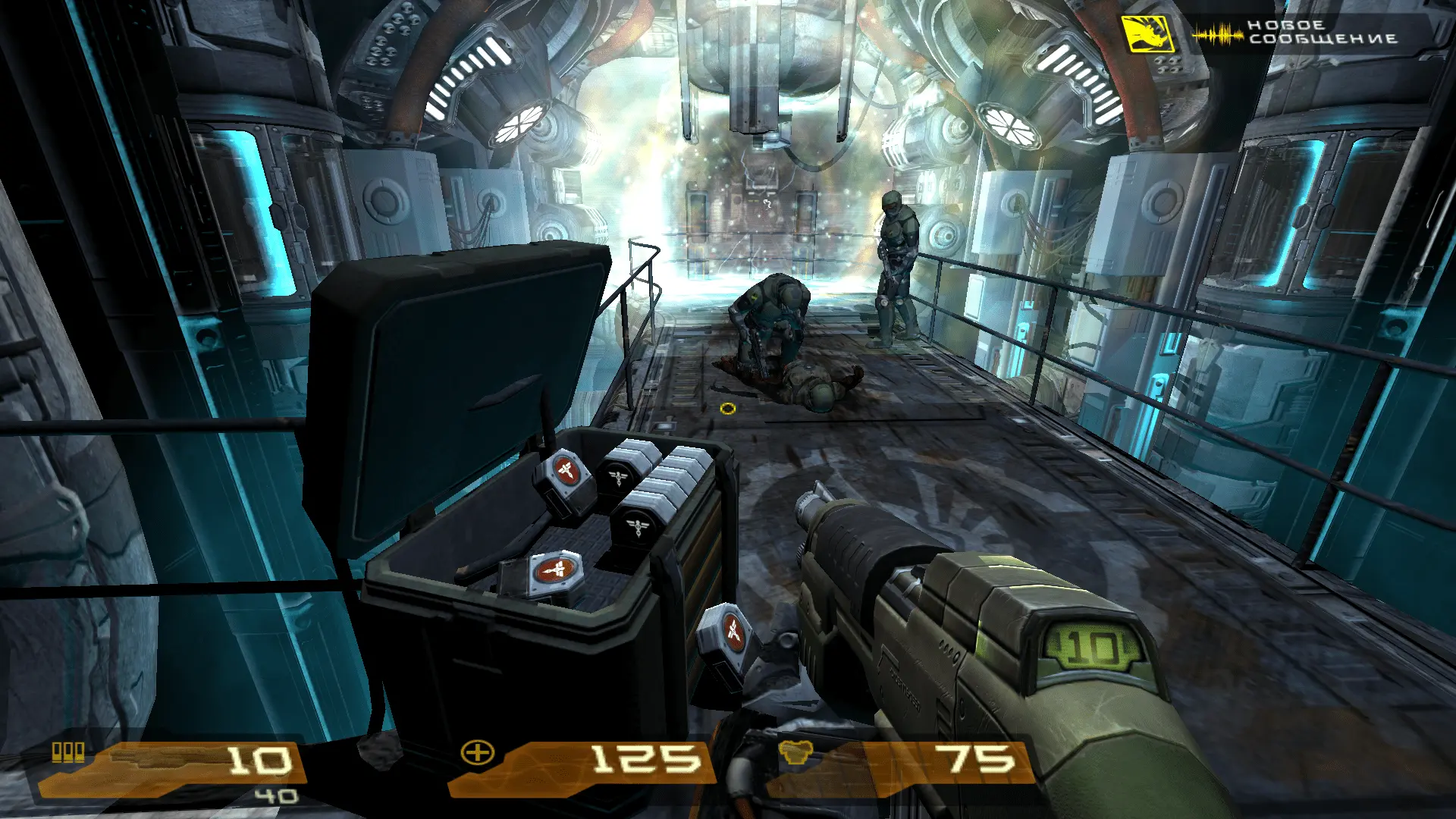Click the ammo clips icon

coord(68,752)
